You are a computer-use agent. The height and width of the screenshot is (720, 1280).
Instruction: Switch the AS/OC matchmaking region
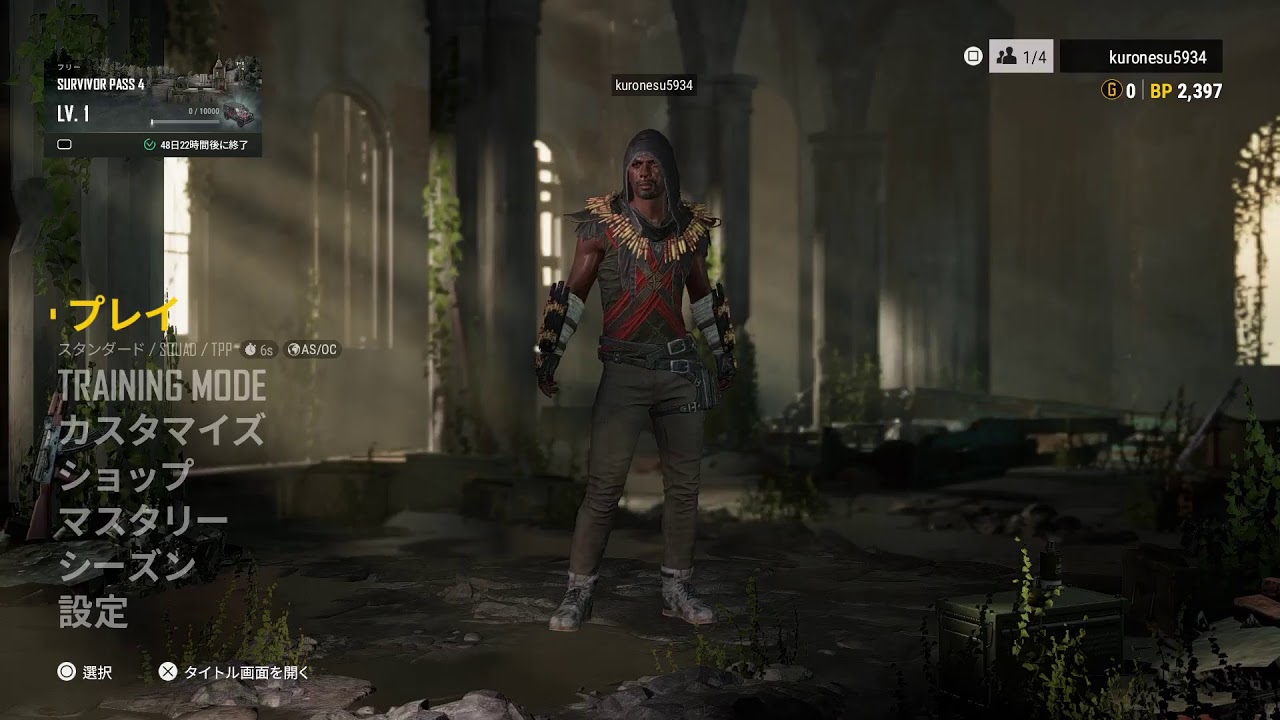pyautogui.click(x=313, y=350)
